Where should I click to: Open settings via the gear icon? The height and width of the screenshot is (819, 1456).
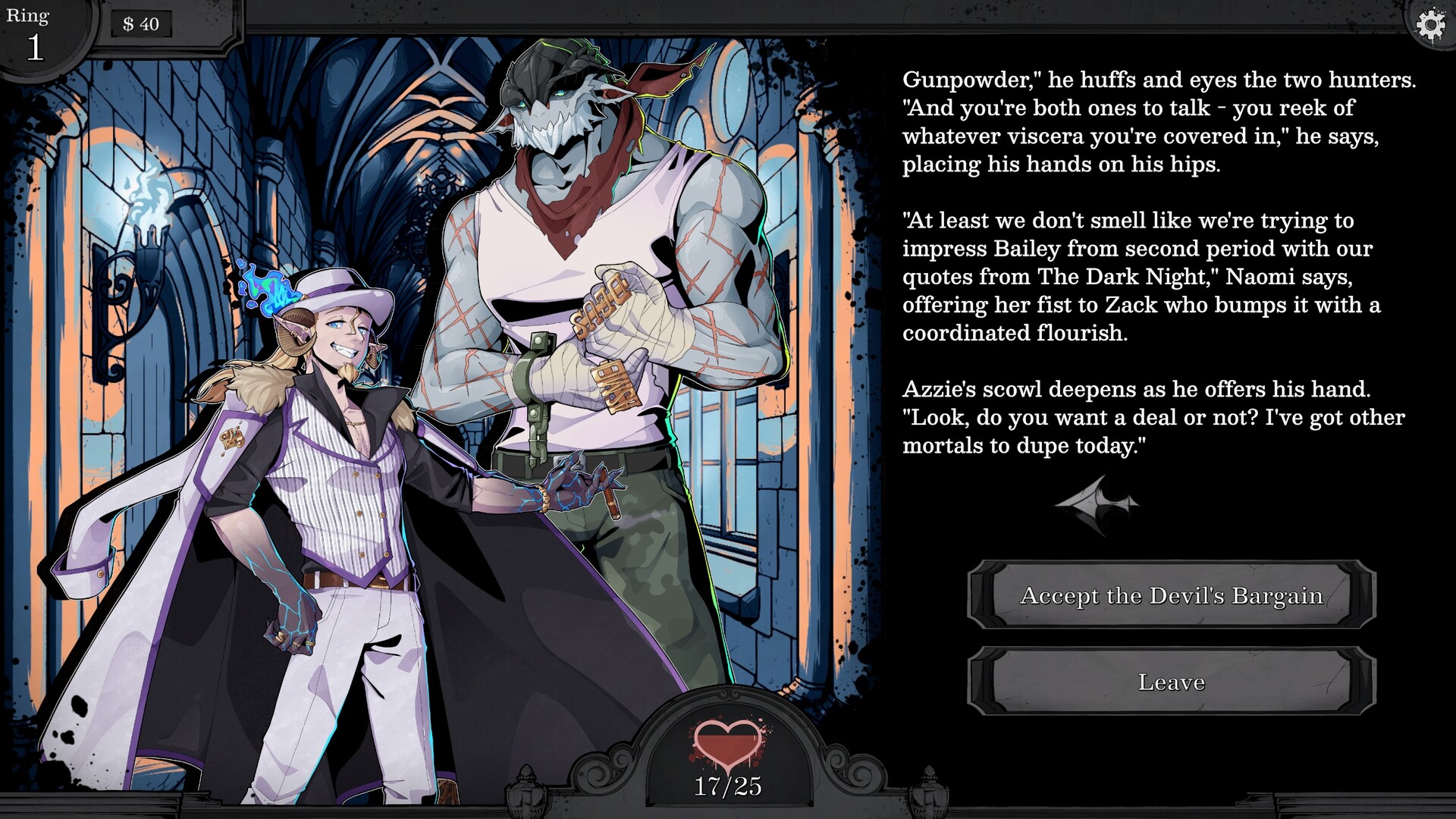1430,26
